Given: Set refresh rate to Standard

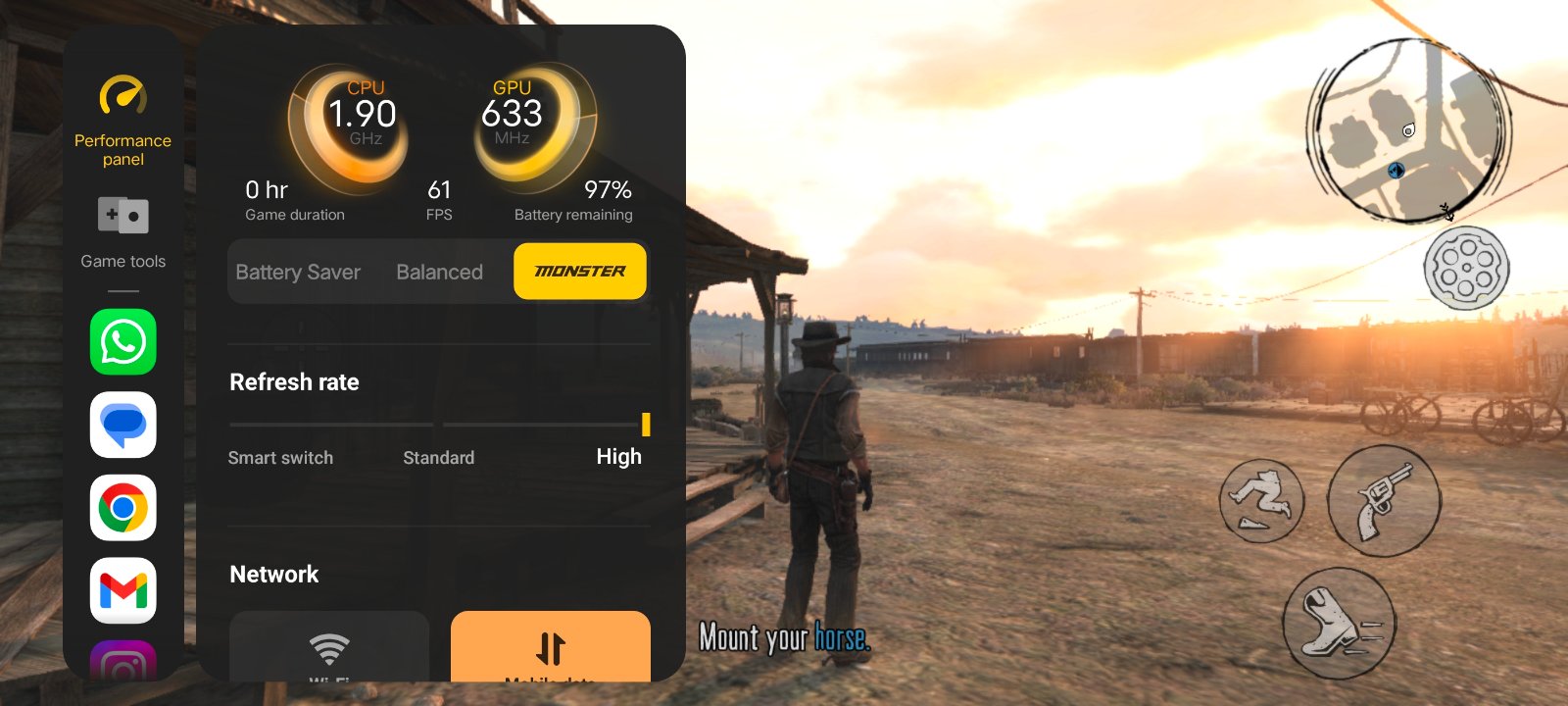Looking at the screenshot, I should click(x=438, y=457).
